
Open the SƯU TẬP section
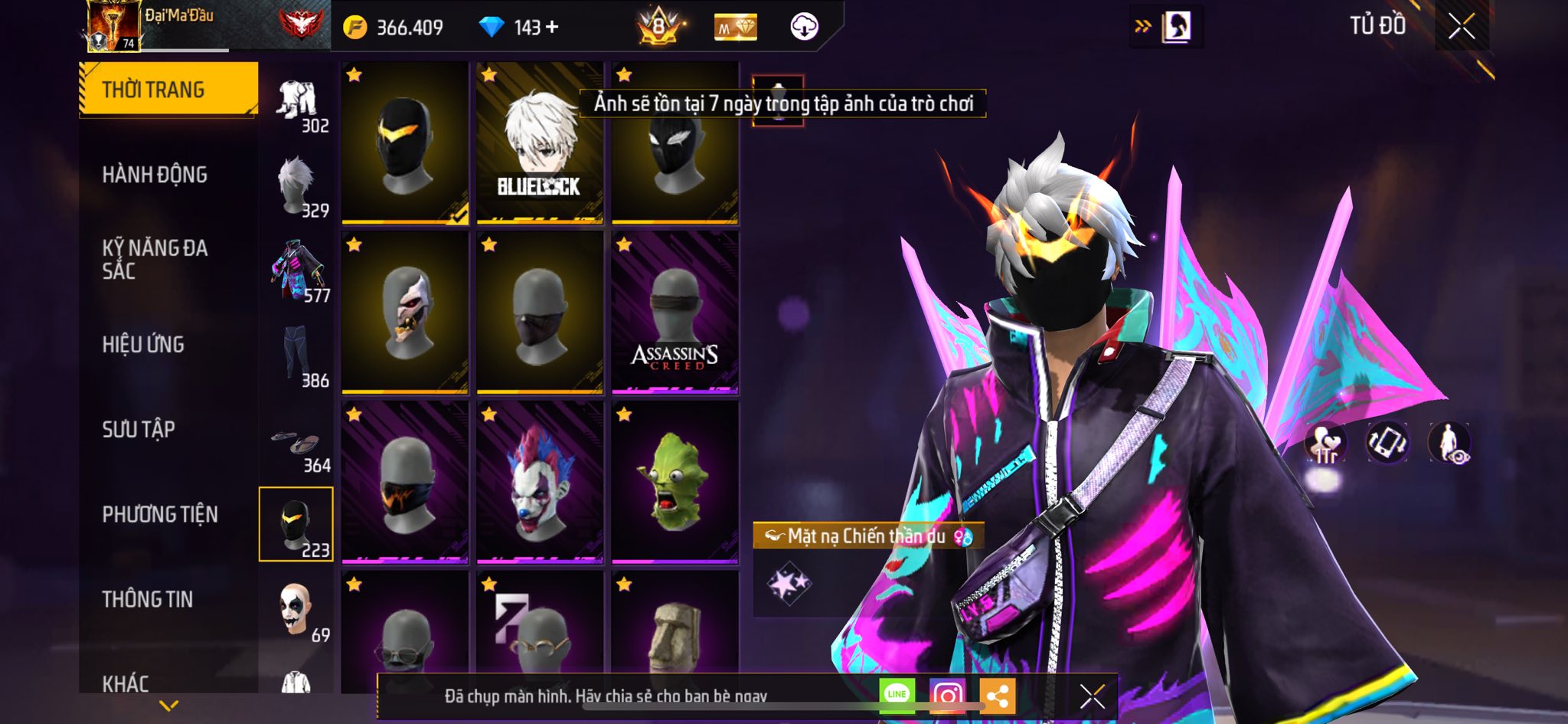click(x=139, y=429)
